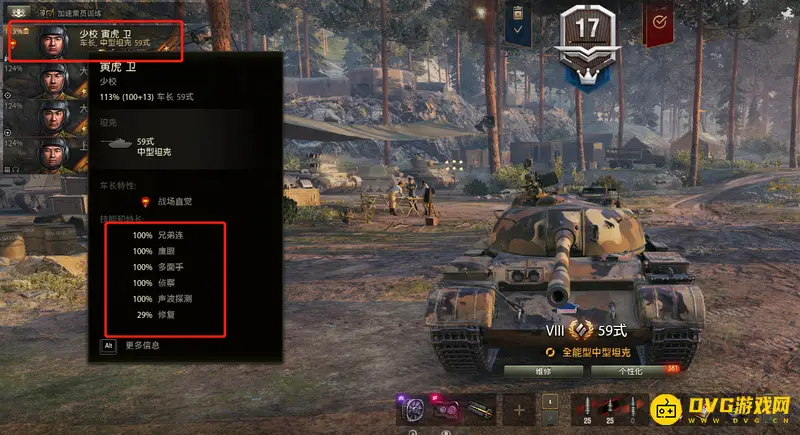Switch to equipment loadout 1
This screenshot has height=435, width=800.
[x=549, y=401]
